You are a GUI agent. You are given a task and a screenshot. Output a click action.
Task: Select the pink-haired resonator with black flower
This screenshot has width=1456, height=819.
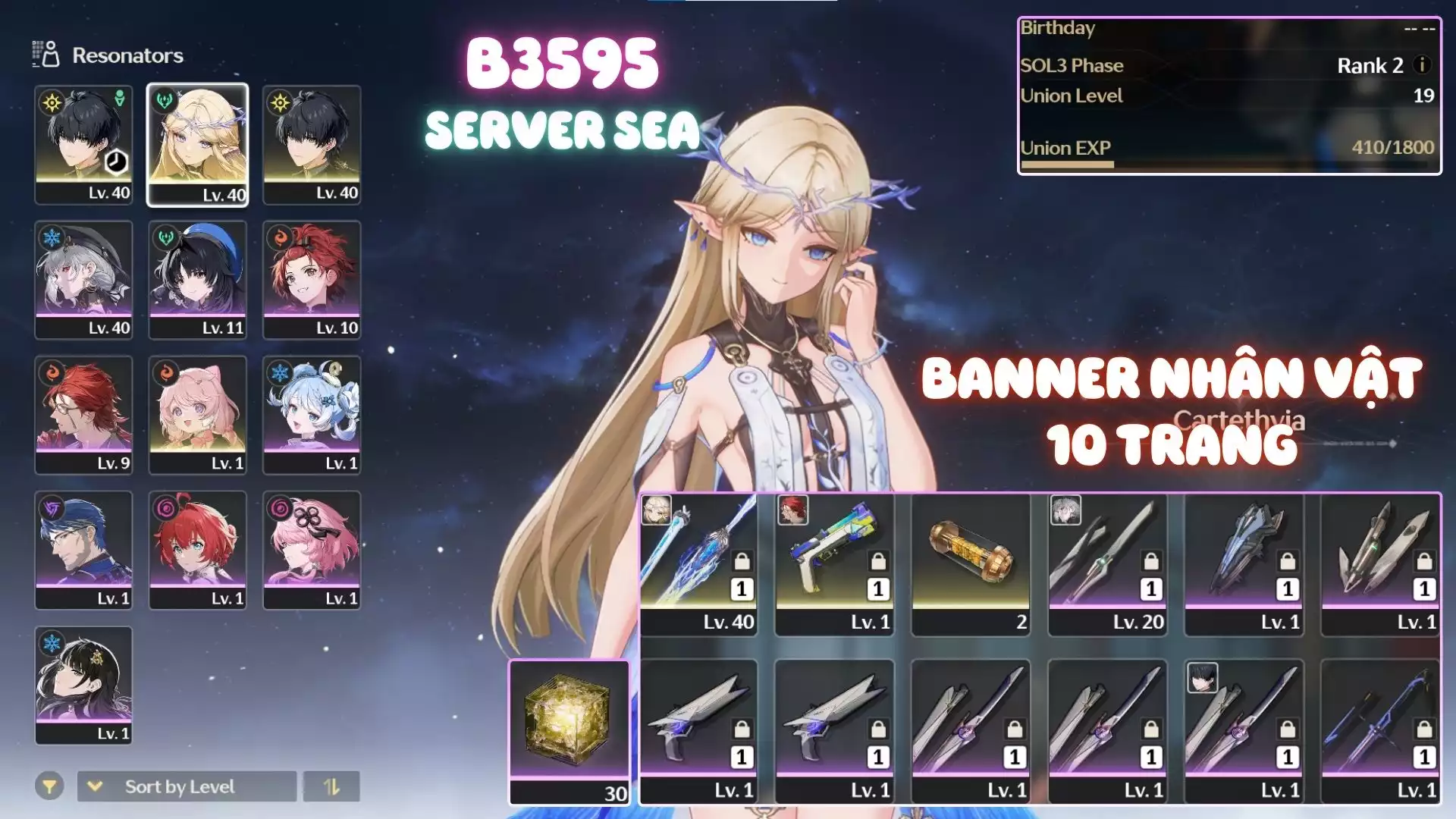[x=312, y=549]
